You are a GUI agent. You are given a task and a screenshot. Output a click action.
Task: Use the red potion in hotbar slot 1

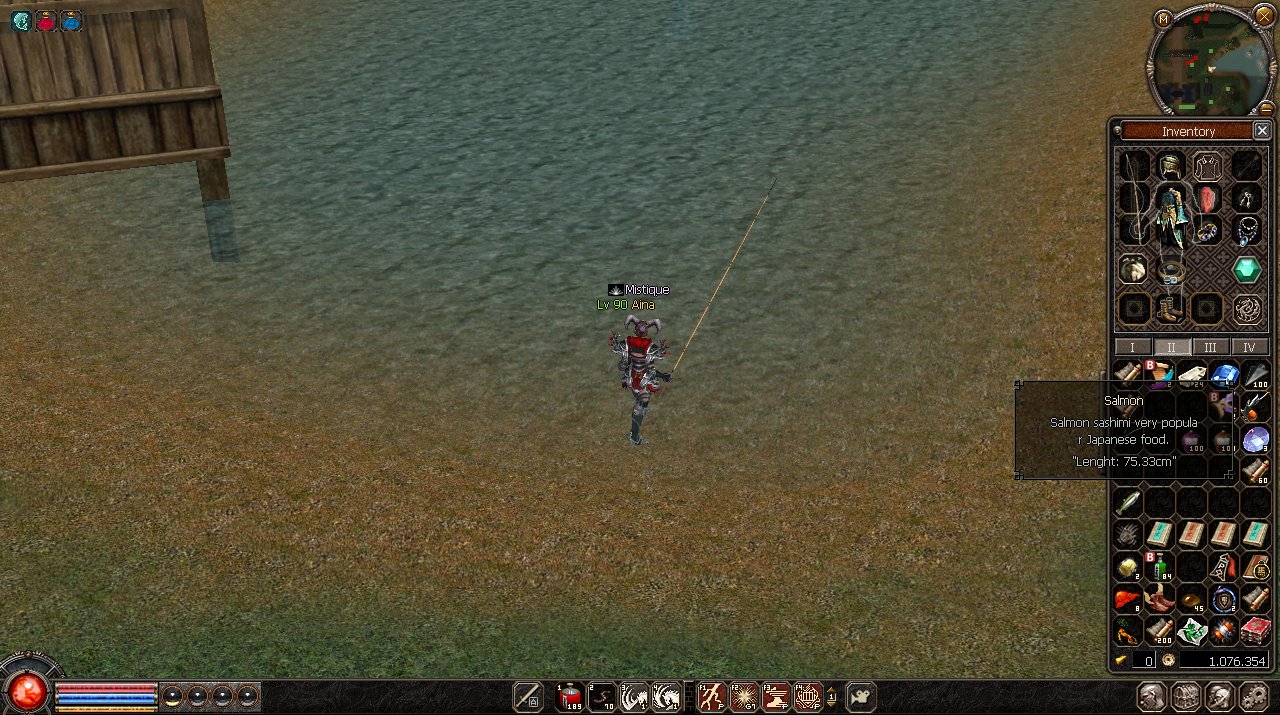(570, 697)
